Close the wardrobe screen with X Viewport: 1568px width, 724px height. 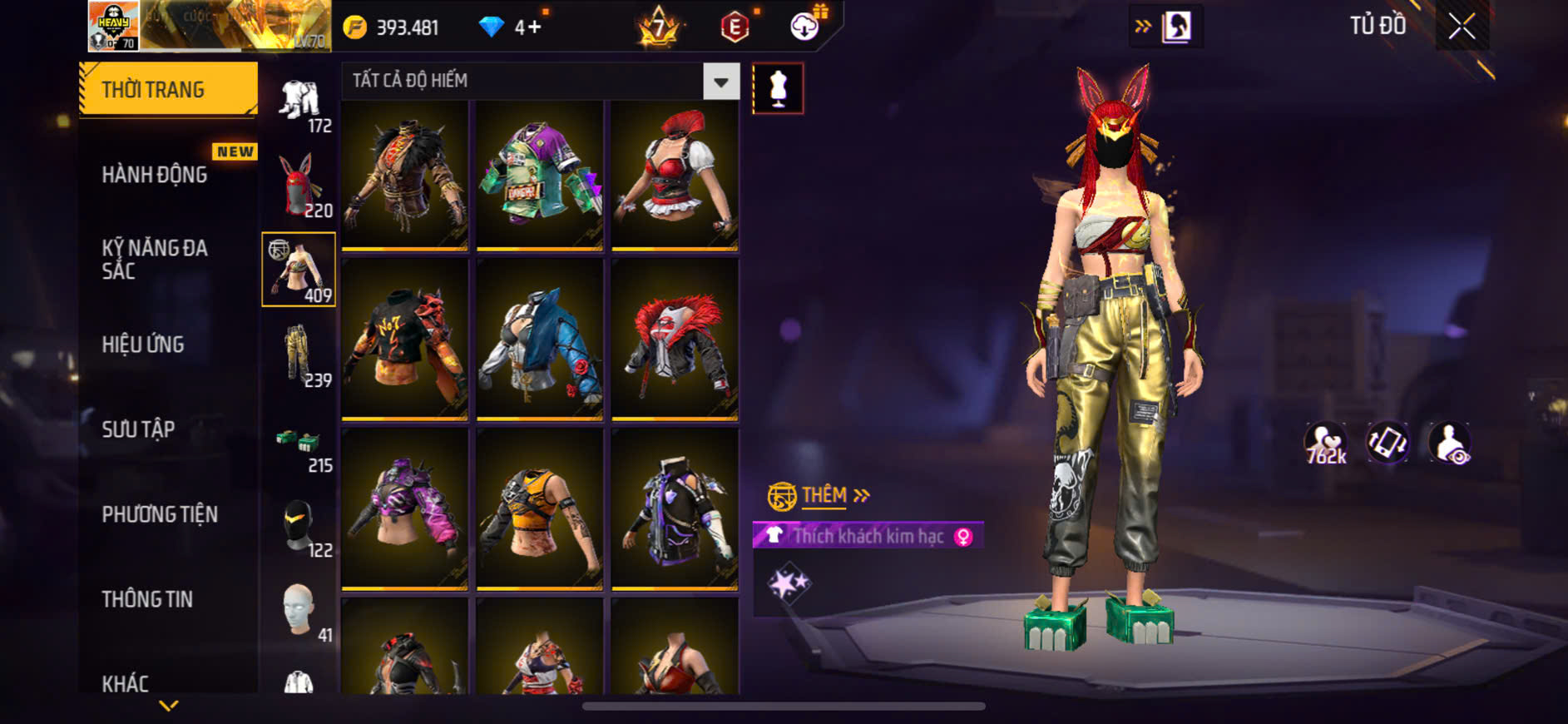click(x=1462, y=27)
